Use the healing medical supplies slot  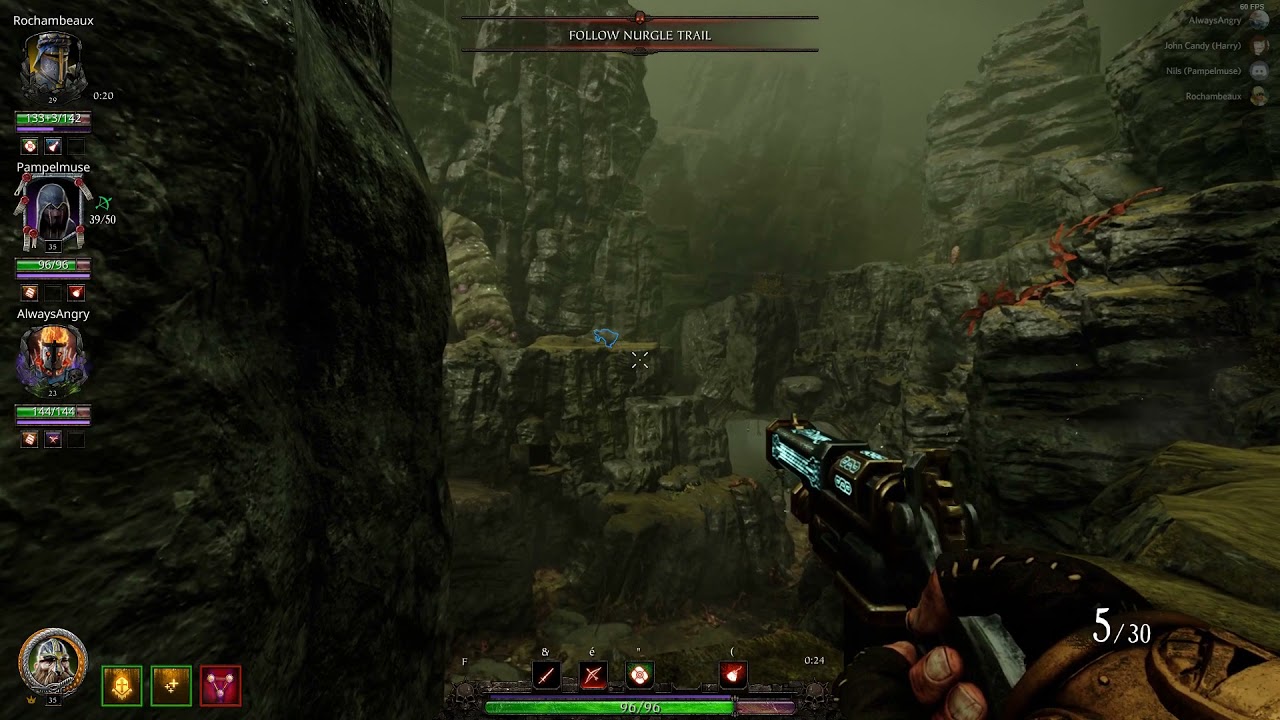640,676
